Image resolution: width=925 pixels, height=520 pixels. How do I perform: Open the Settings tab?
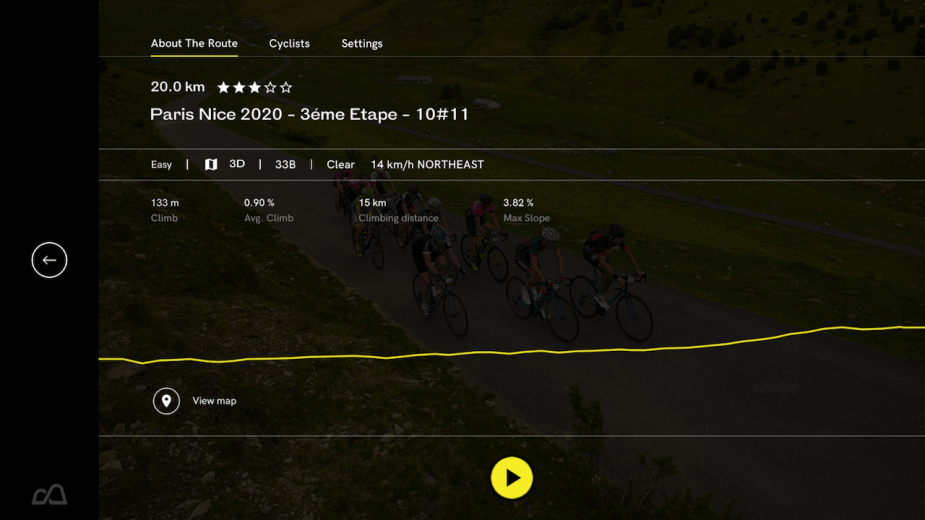pos(361,44)
